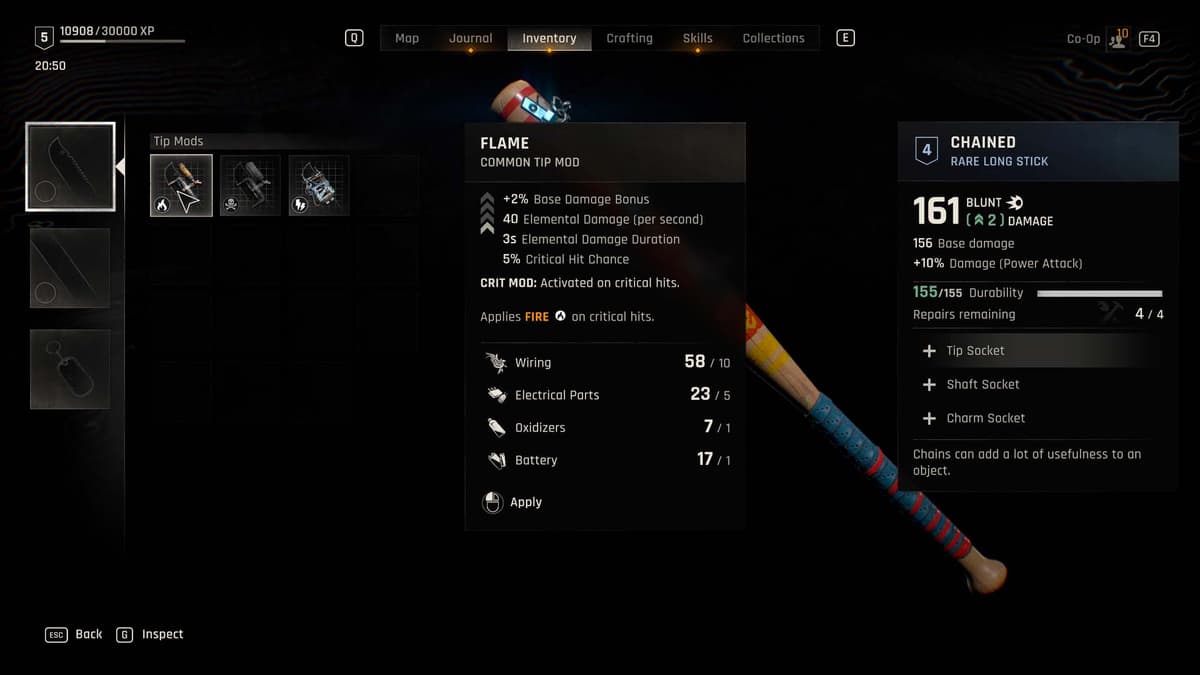
Task: Select the Inventory tab
Action: (549, 38)
